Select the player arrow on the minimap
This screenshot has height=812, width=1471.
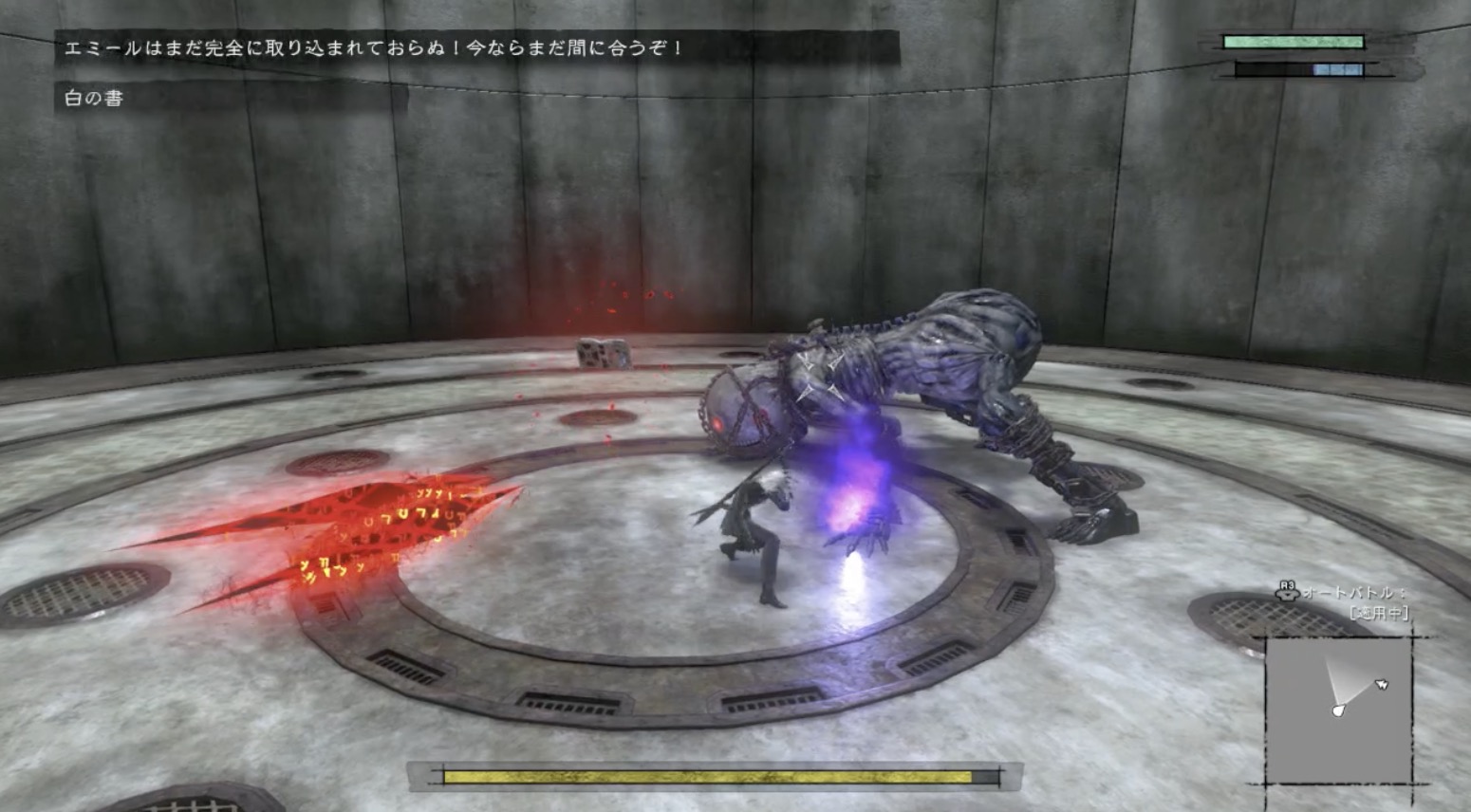tap(1339, 710)
